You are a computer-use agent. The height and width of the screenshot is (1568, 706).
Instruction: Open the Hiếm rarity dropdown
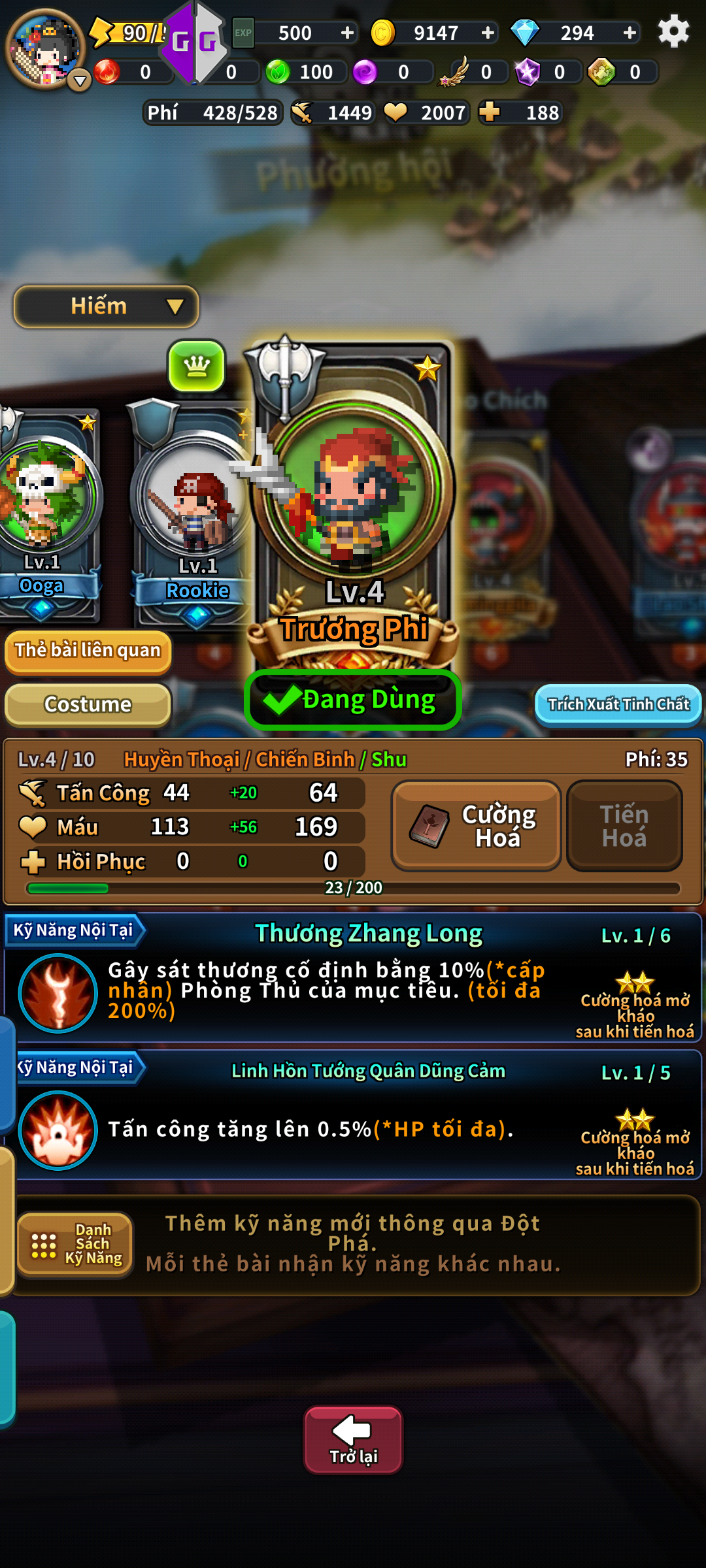pos(106,306)
